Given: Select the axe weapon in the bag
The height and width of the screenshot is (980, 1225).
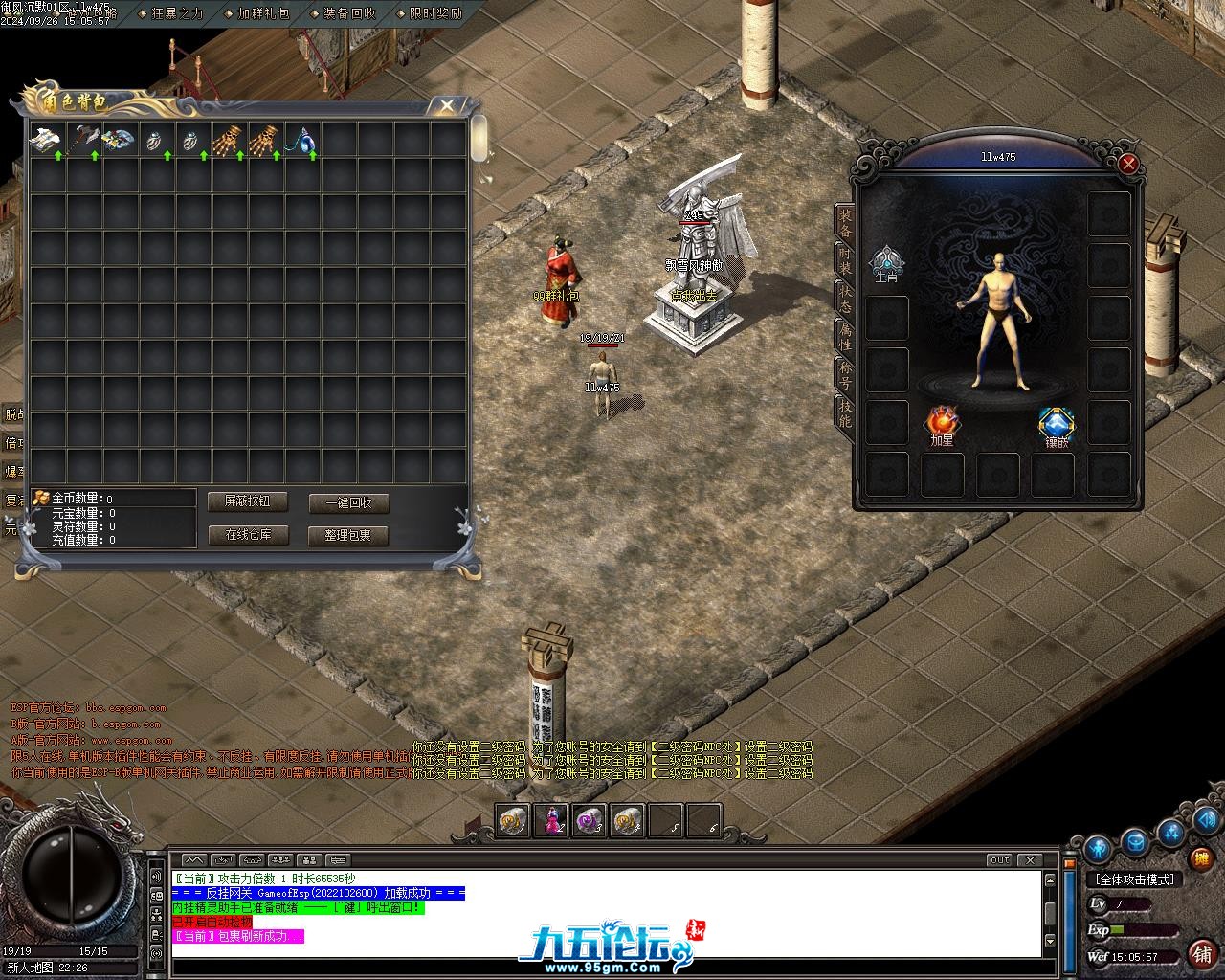Looking at the screenshot, I should click(83, 140).
